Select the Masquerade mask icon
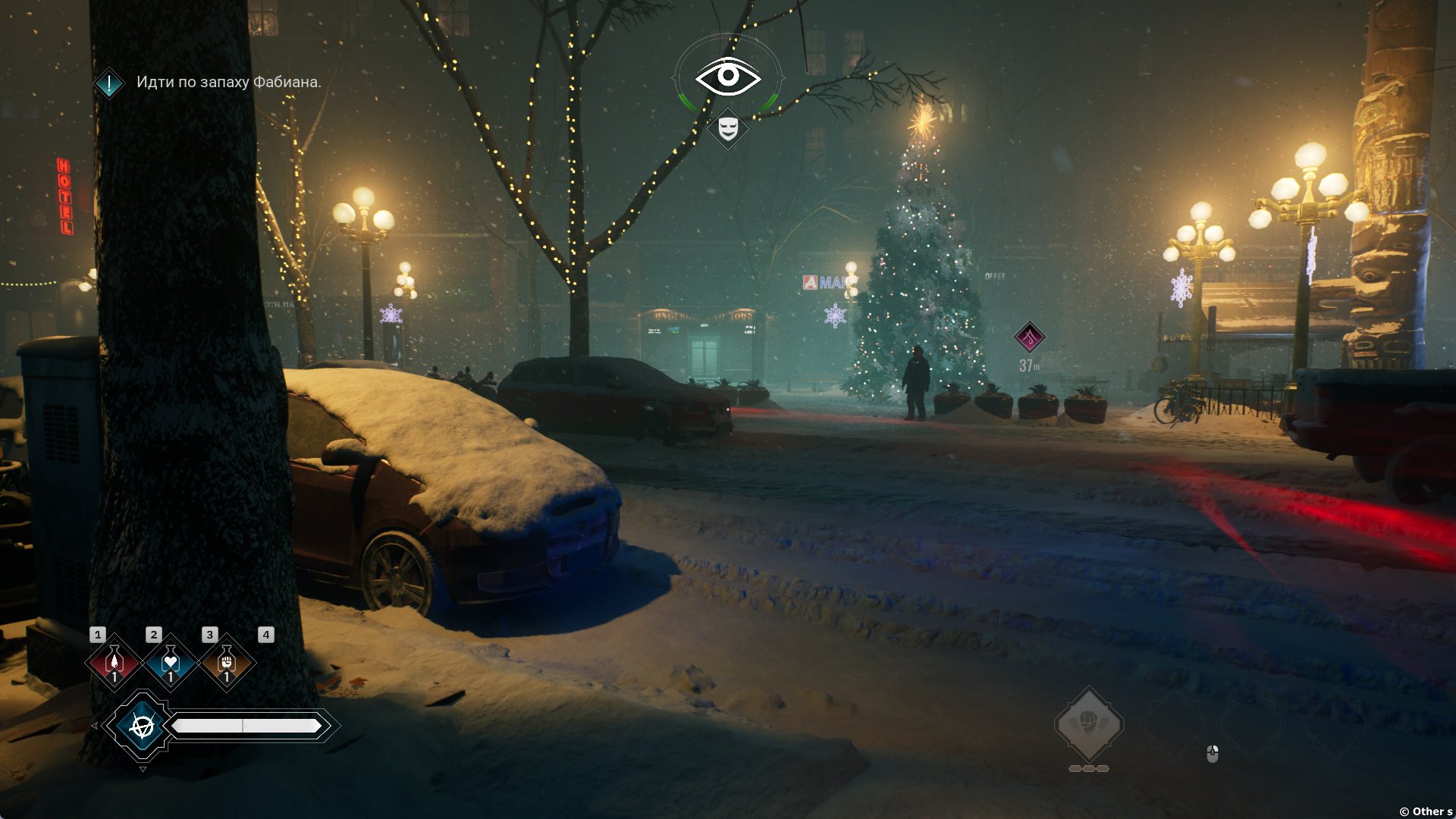 coord(728,128)
